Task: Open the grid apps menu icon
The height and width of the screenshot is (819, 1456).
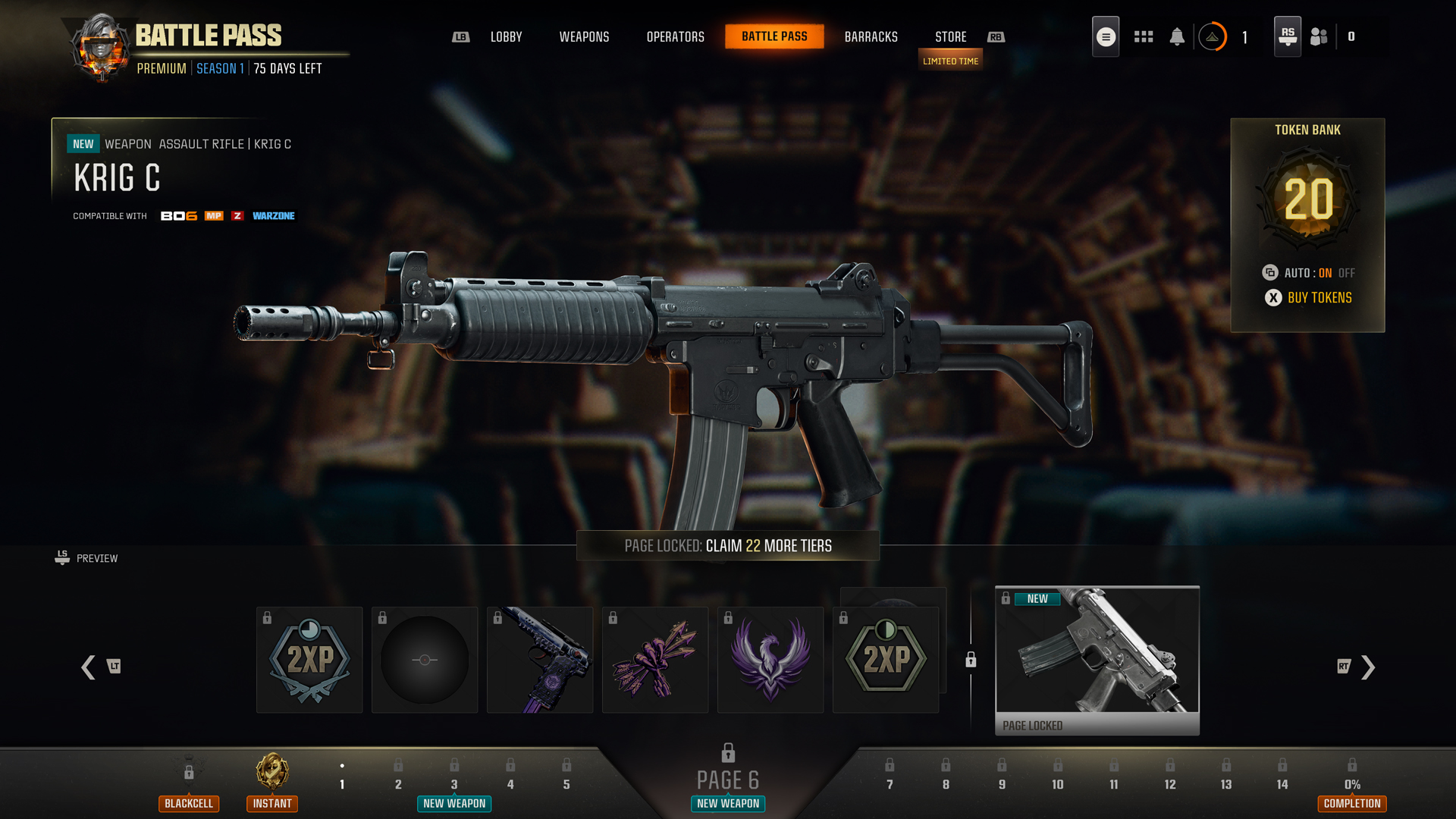Action: point(1144,36)
